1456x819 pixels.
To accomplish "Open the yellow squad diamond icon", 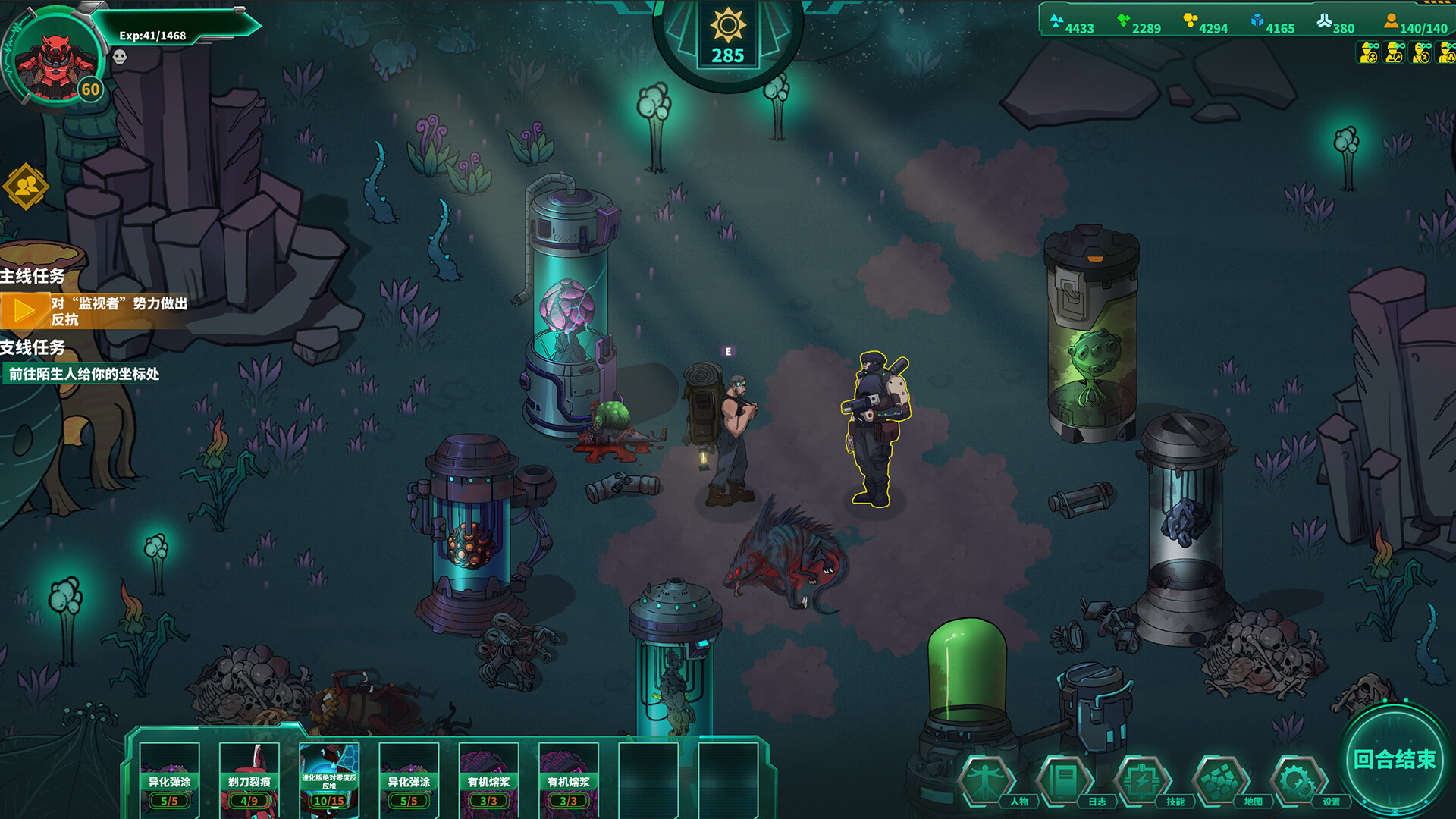I will (26, 186).
